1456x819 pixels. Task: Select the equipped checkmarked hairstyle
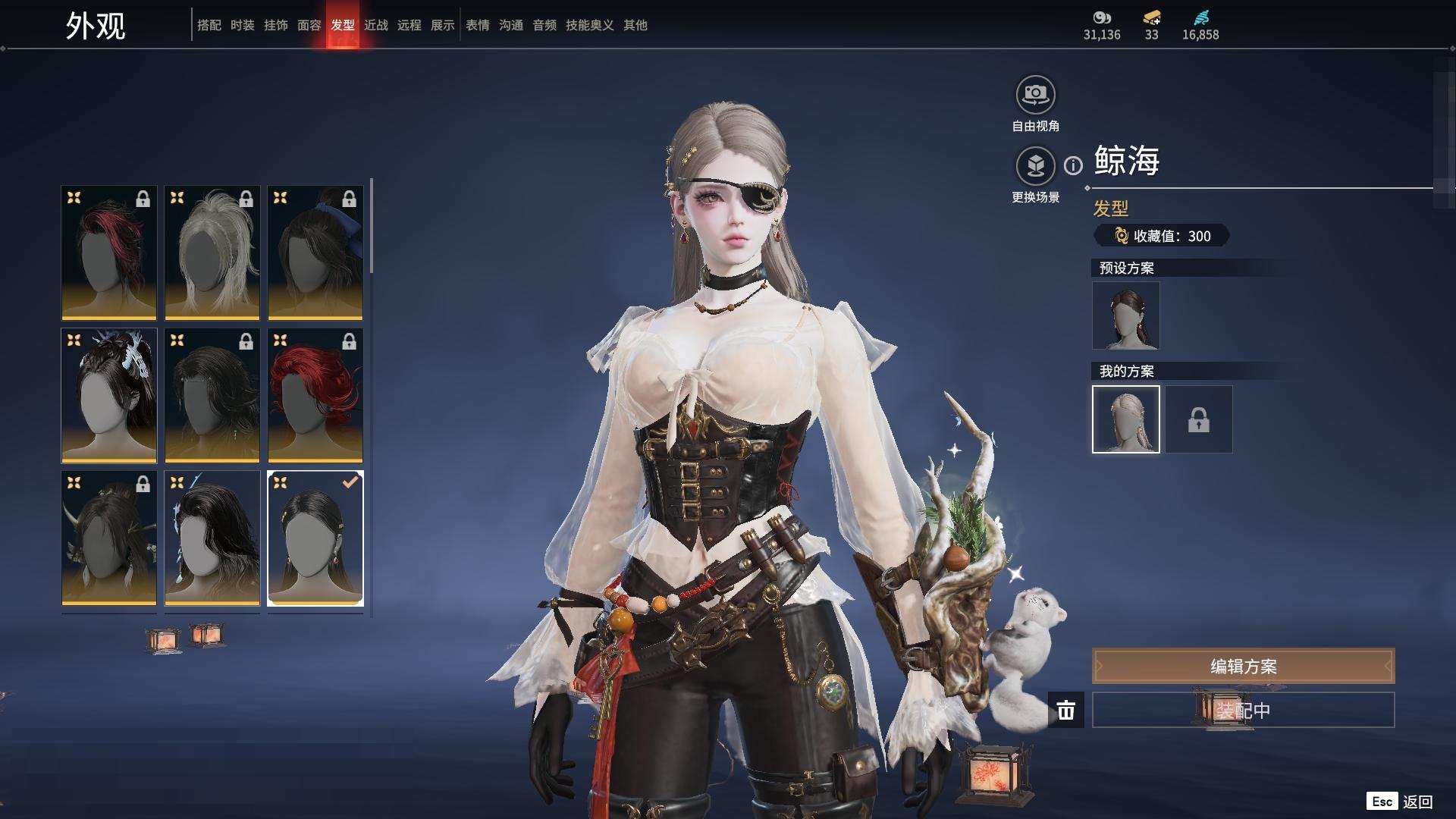(x=315, y=538)
